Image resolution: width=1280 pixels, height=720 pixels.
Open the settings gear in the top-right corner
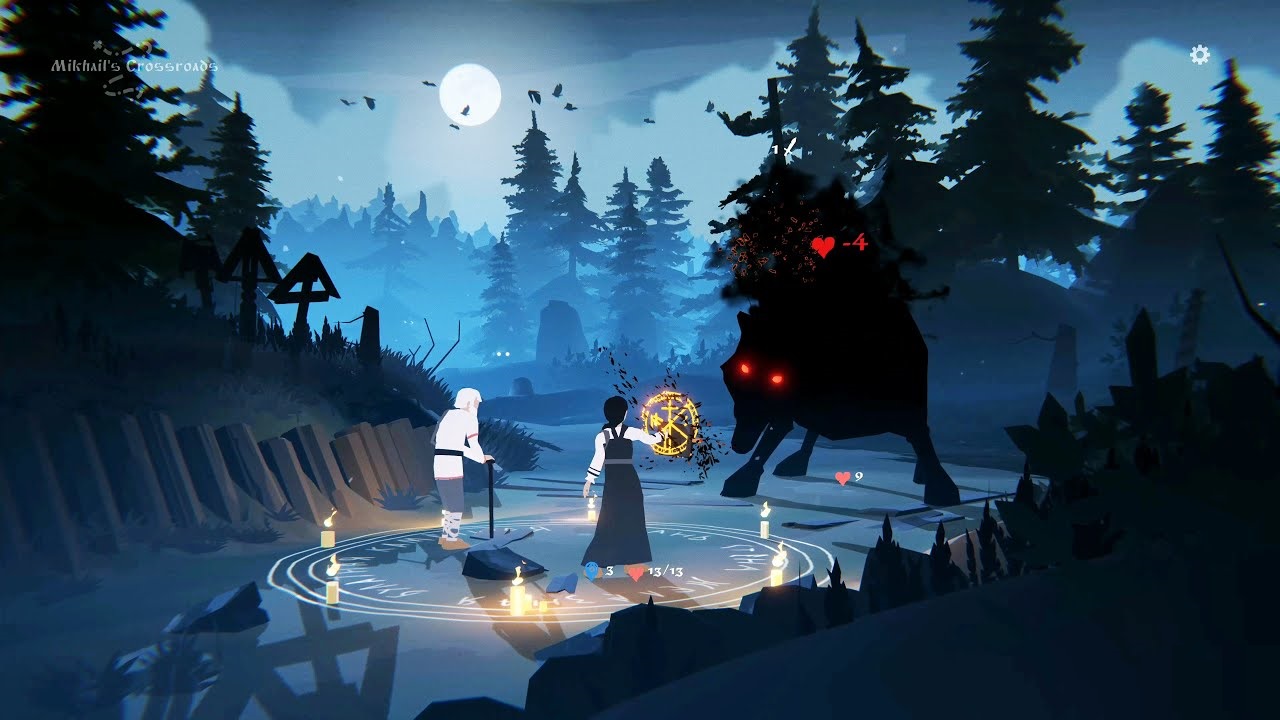(1199, 55)
